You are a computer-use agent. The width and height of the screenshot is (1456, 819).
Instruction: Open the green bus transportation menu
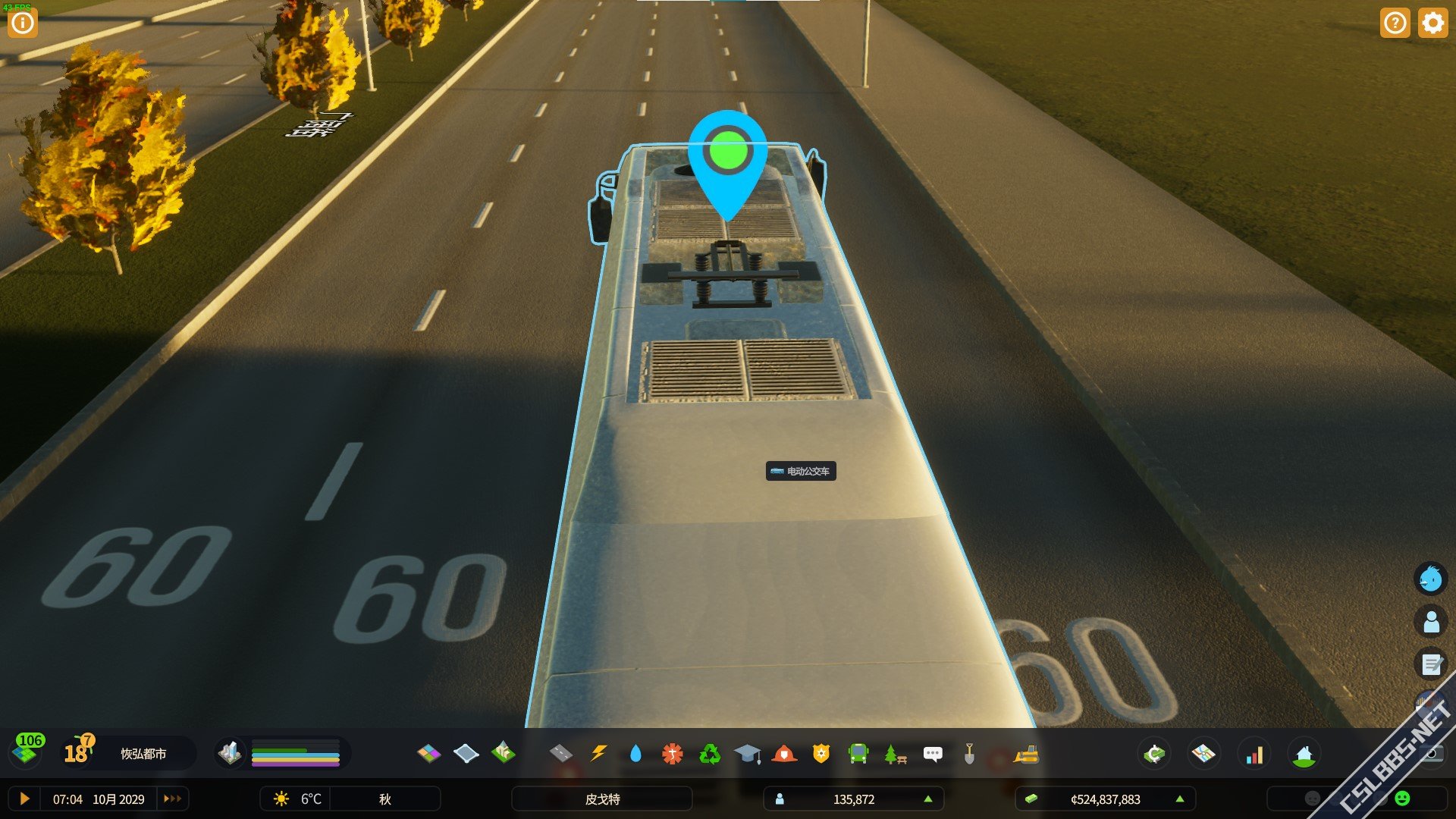tap(858, 754)
